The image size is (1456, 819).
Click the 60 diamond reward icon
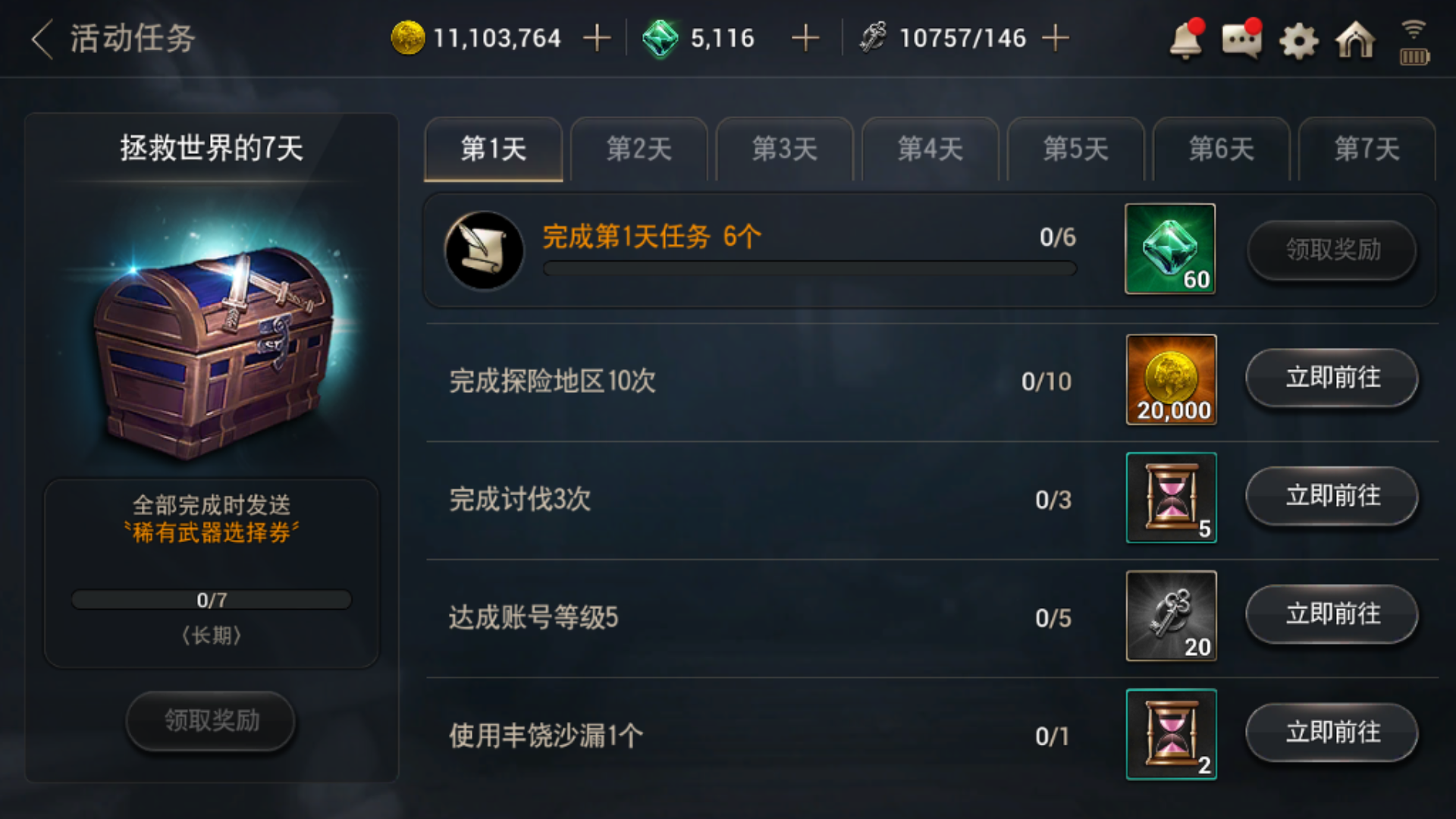(x=1170, y=249)
